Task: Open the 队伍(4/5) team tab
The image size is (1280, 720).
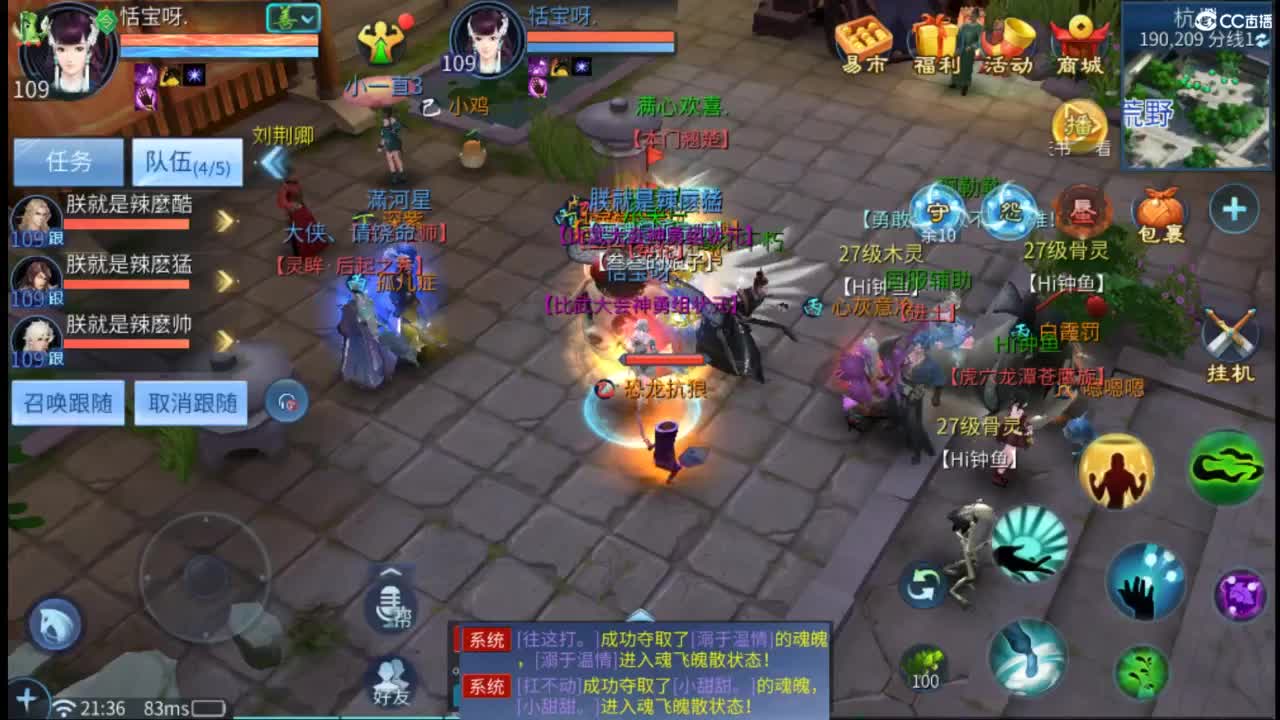Action: coord(185,160)
